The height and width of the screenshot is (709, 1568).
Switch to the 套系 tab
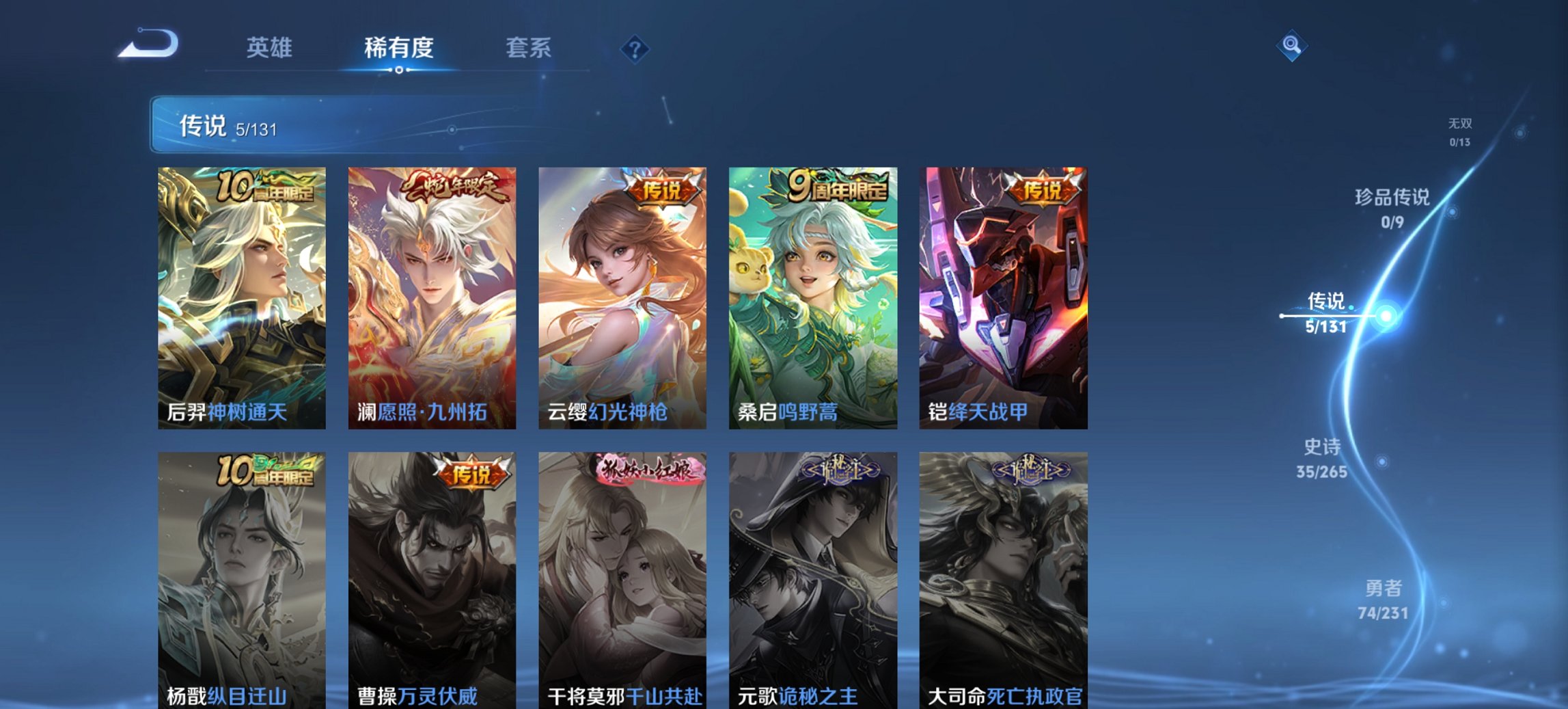pos(529,48)
